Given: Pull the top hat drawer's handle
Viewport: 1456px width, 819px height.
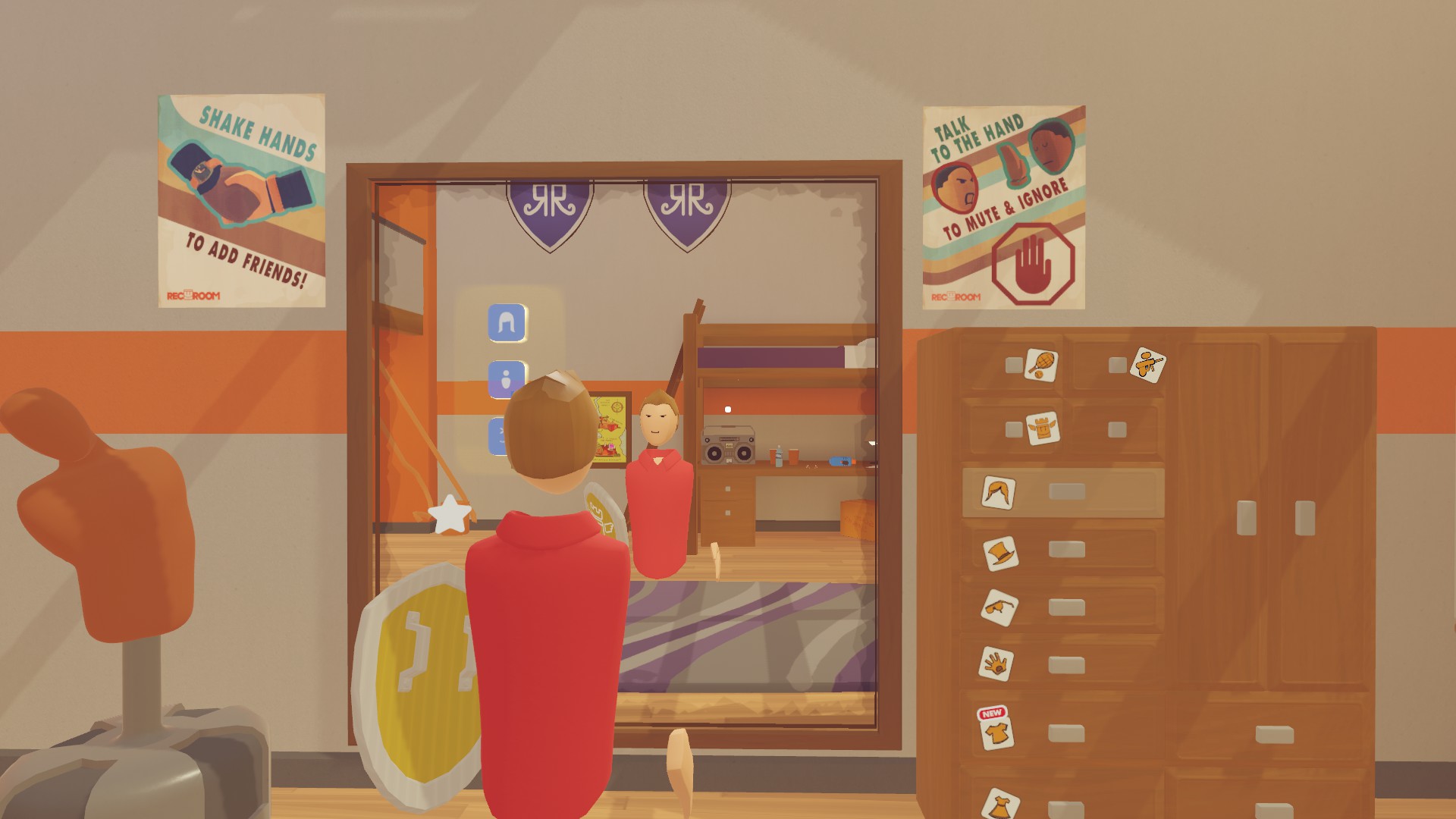Looking at the screenshot, I should pos(1066,550).
